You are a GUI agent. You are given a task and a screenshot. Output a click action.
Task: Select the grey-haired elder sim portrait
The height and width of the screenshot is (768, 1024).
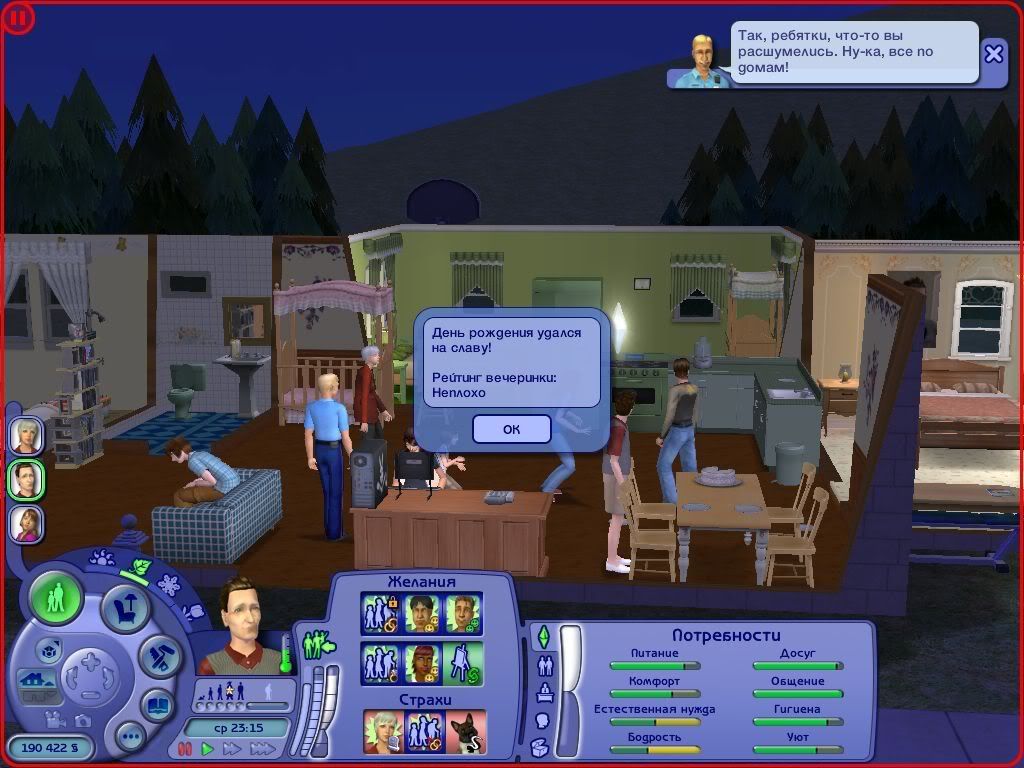pyautogui.click(x=27, y=435)
